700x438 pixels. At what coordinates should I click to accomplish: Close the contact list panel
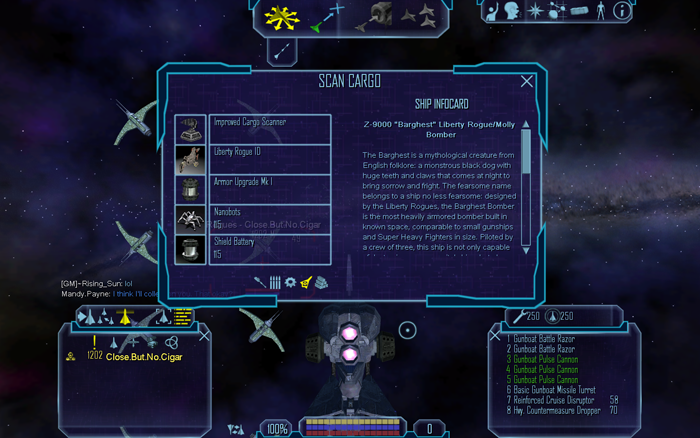coord(205,336)
